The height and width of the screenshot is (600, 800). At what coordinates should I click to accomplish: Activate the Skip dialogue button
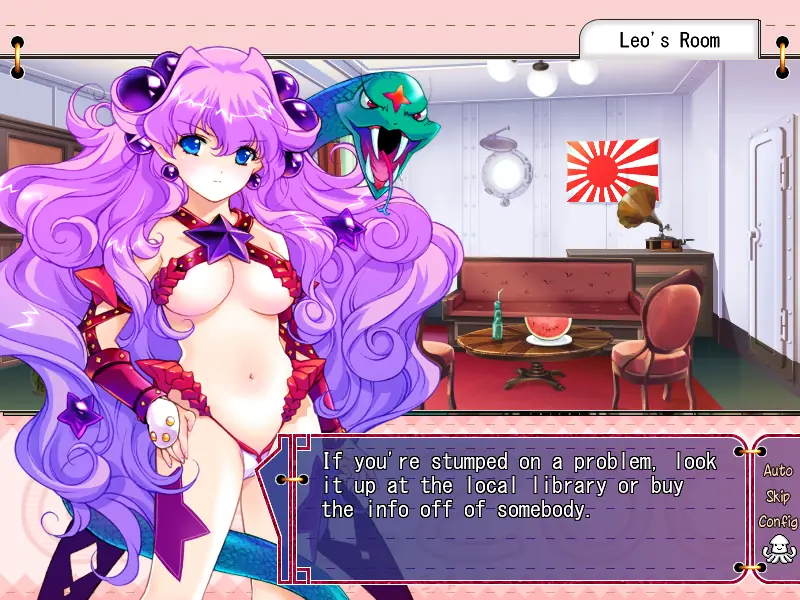[x=777, y=496]
